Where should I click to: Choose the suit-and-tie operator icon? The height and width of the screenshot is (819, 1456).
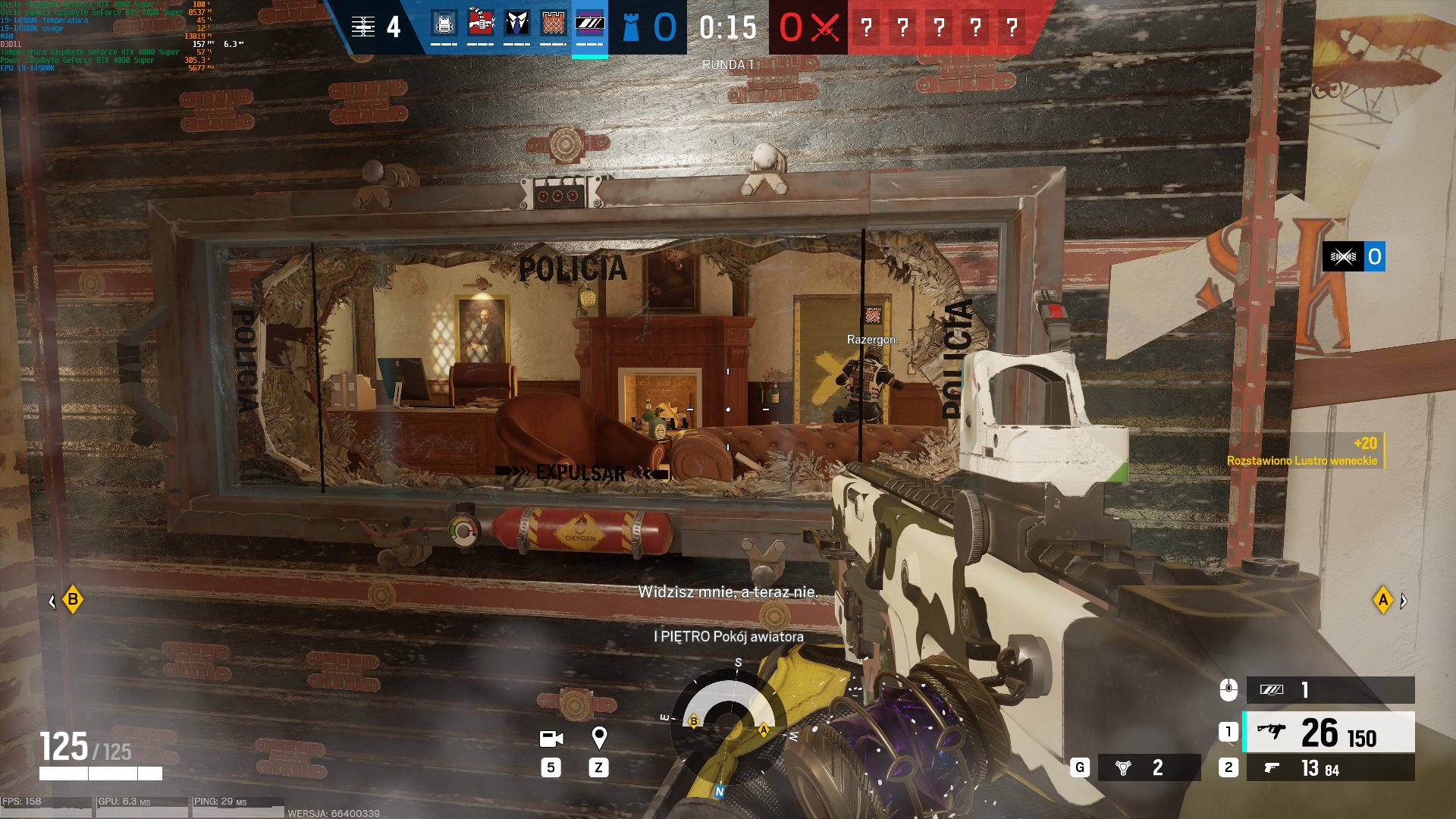[517, 24]
